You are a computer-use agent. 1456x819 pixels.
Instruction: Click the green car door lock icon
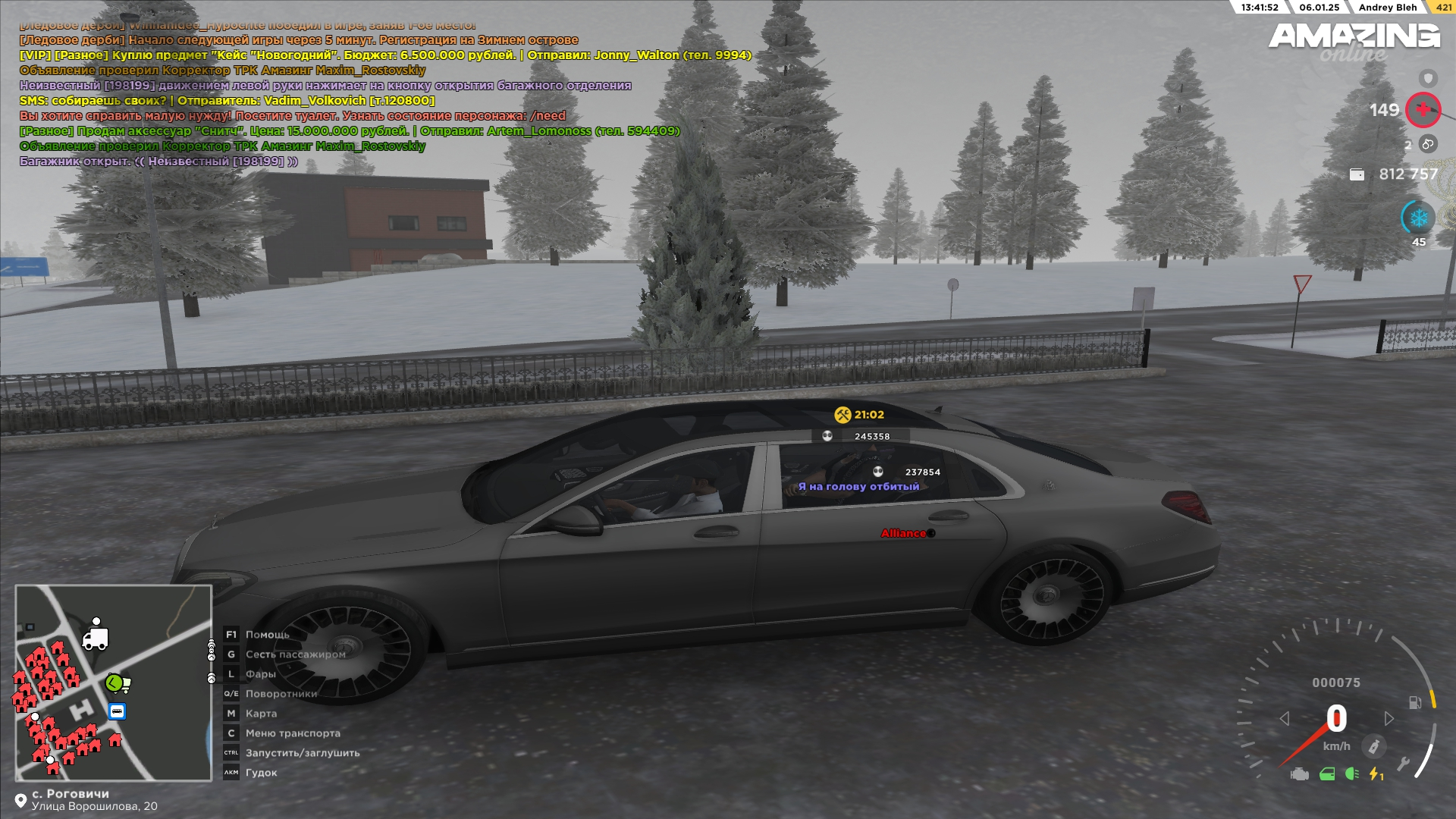tap(1327, 774)
